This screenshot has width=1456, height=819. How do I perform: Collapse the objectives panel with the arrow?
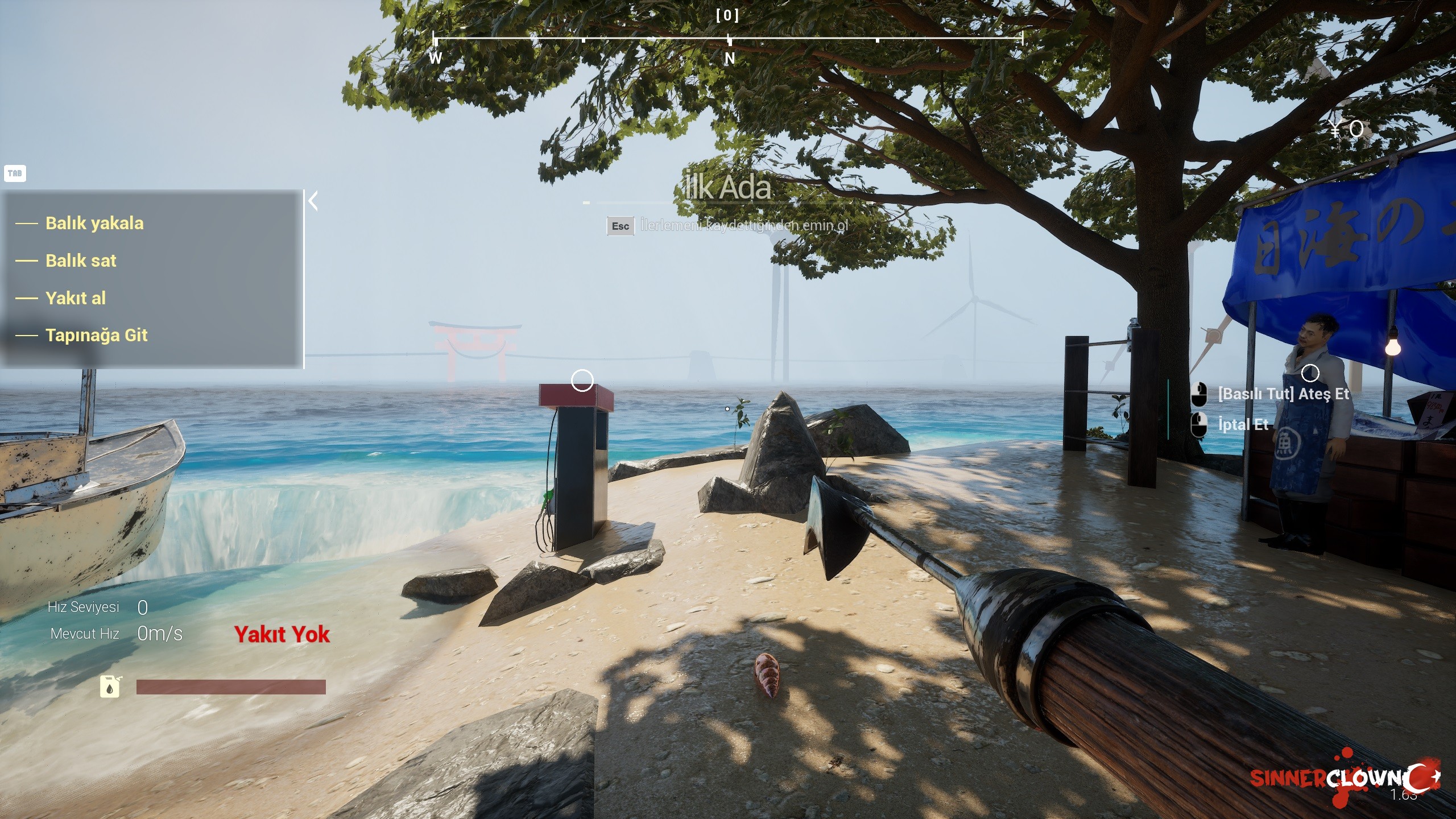[313, 201]
